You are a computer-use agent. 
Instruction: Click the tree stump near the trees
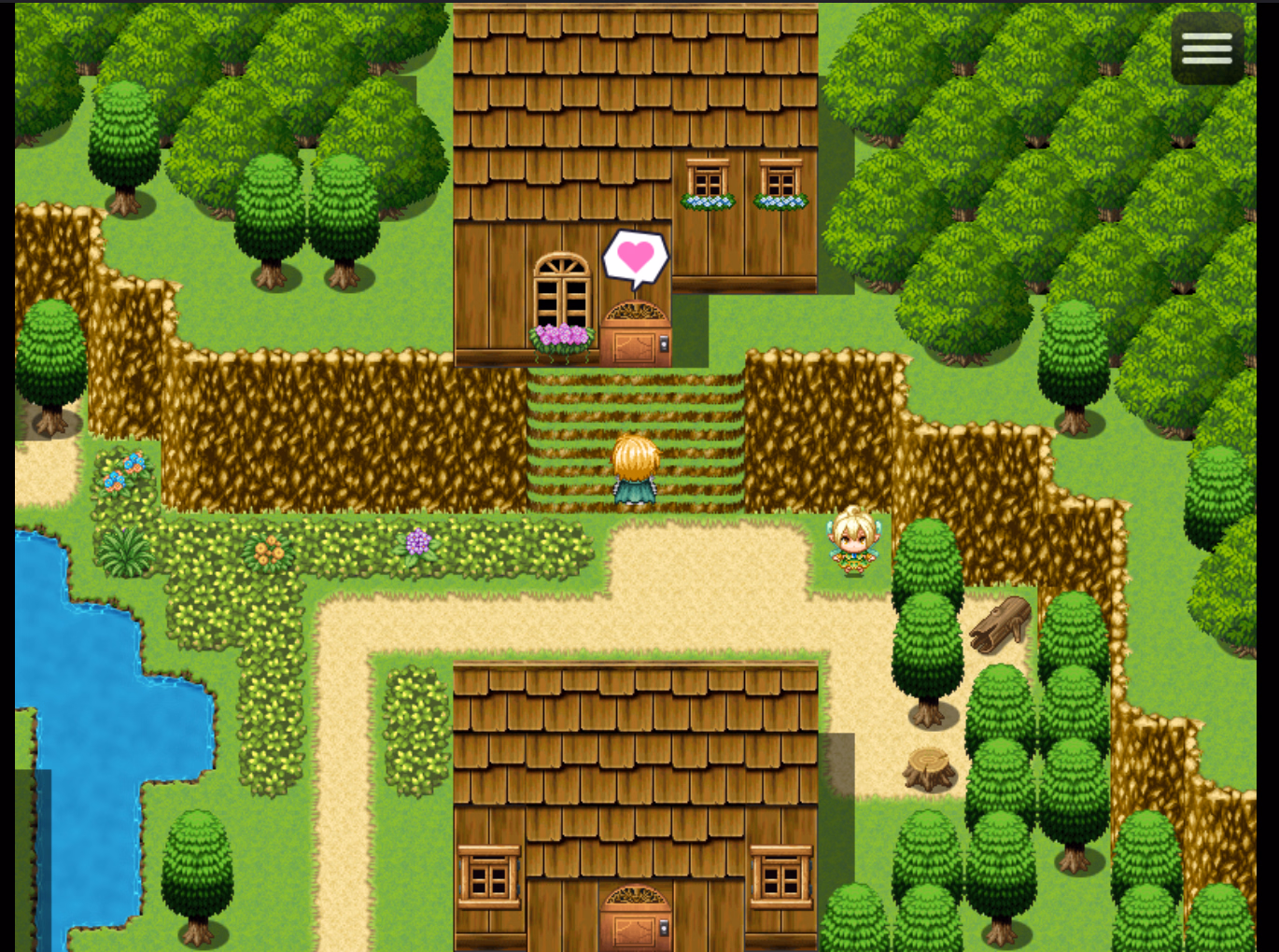click(929, 770)
